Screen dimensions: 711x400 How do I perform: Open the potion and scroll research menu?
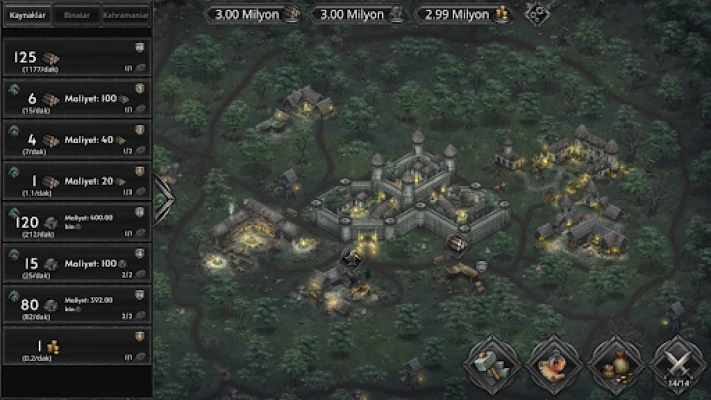coord(554,364)
